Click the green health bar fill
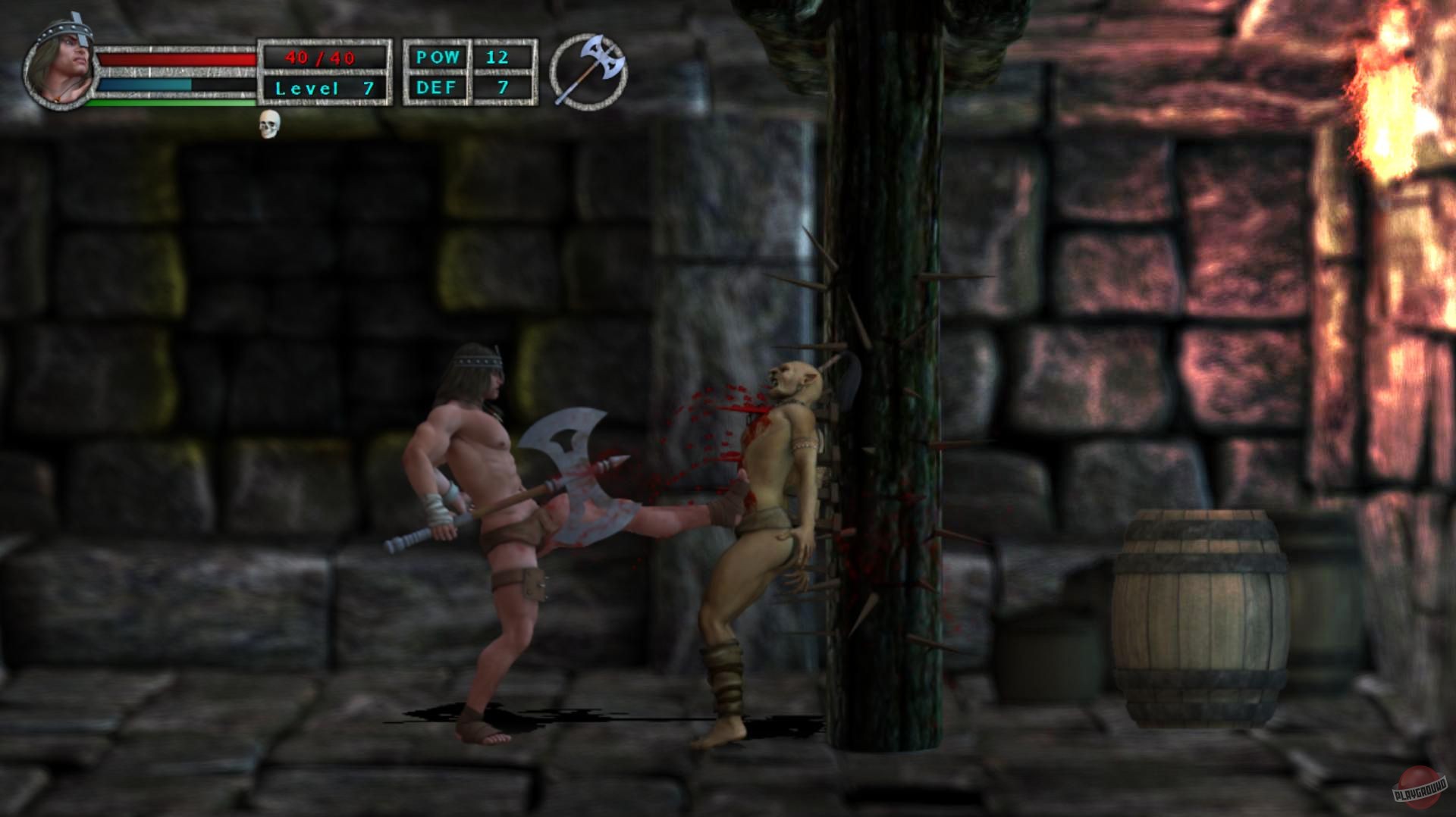1456x817 pixels. coord(174,102)
